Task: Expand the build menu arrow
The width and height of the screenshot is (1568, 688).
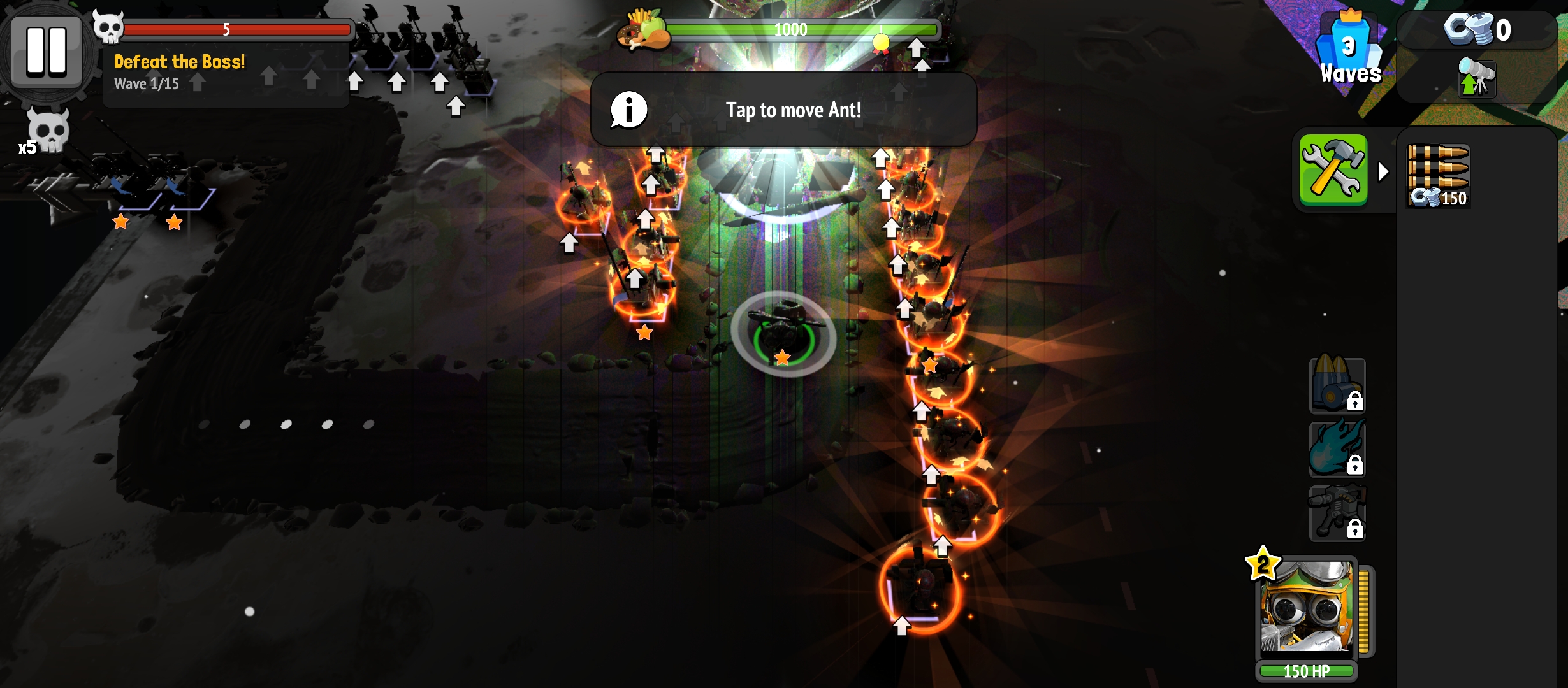Action: click(1383, 171)
